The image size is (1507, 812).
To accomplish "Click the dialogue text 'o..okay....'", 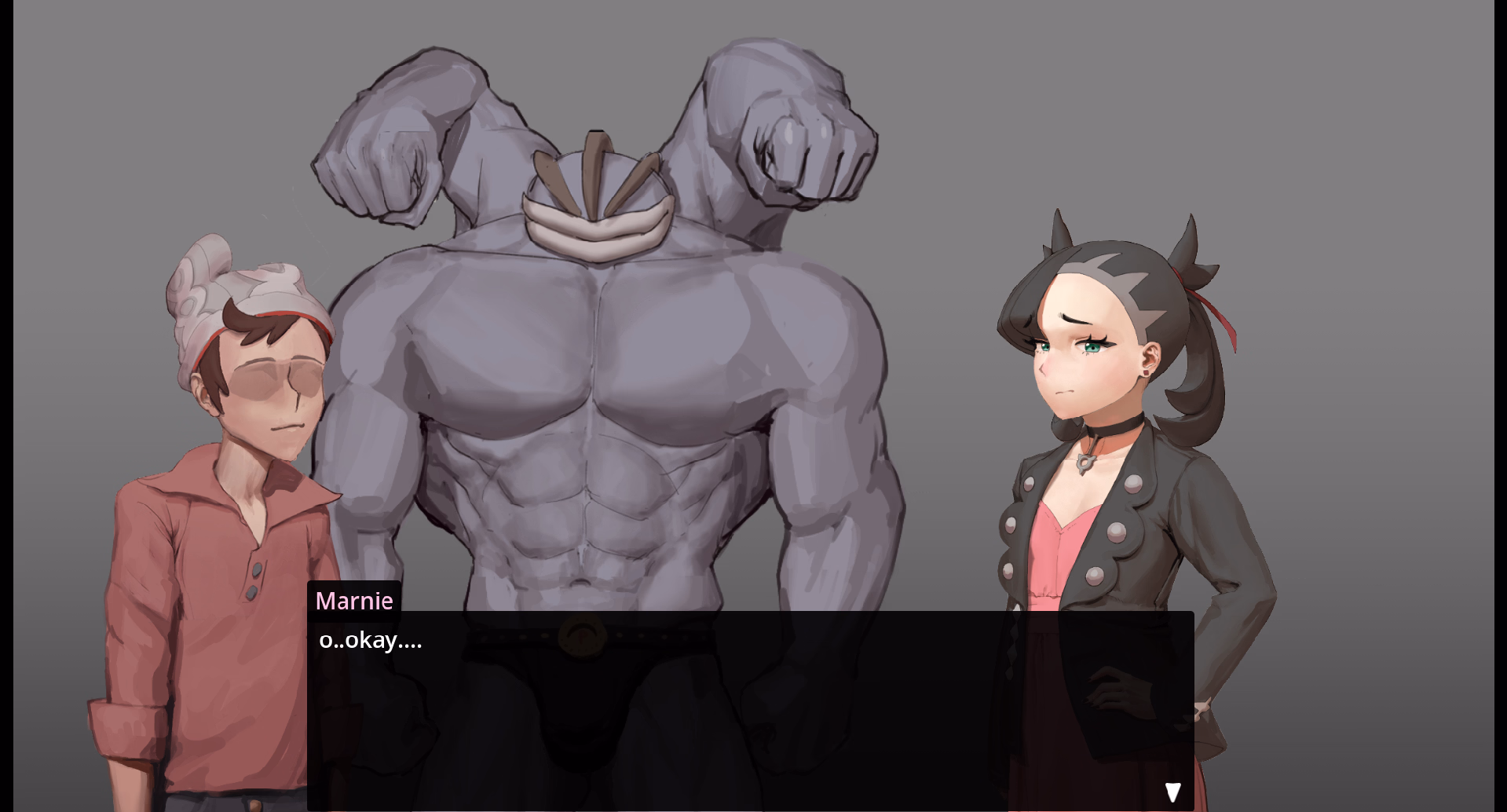I will click(x=369, y=641).
